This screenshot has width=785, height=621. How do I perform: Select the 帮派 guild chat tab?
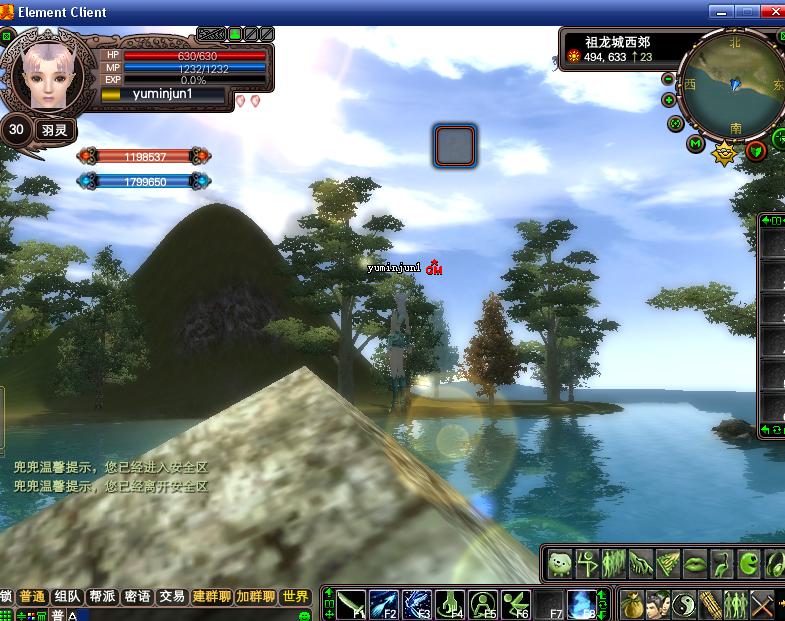(102, 597)
